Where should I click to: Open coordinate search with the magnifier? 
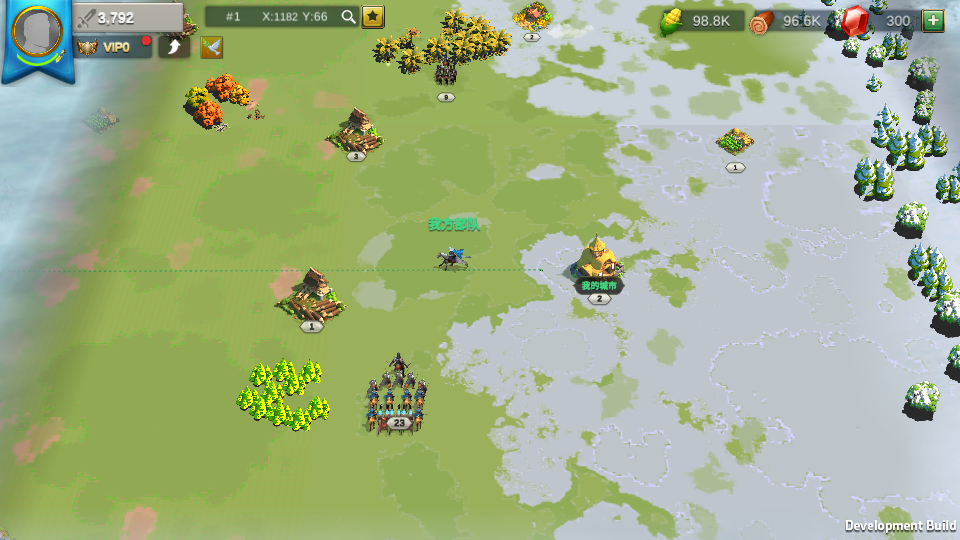pos(348,16)
